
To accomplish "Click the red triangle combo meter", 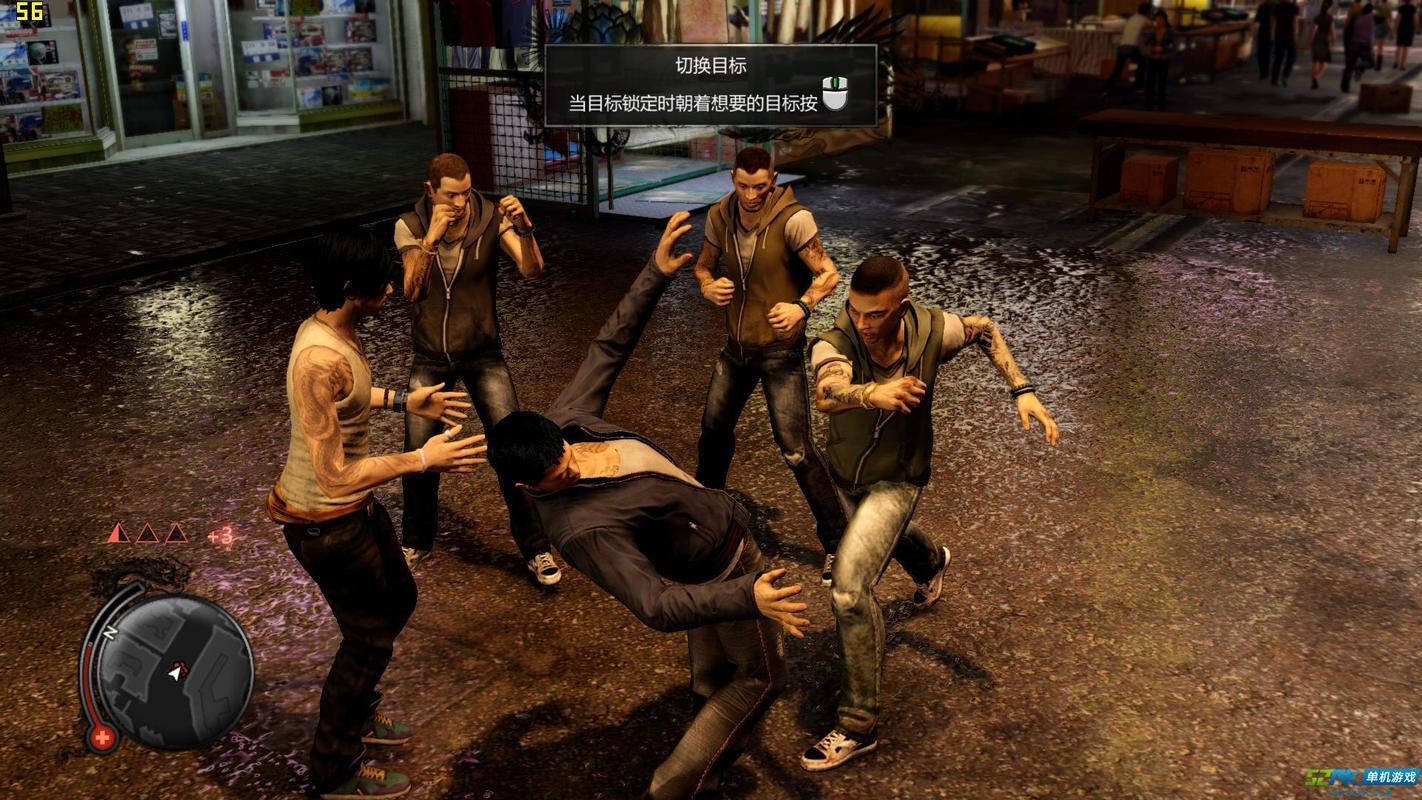I will pyautogui.click(x=147, y=533).
